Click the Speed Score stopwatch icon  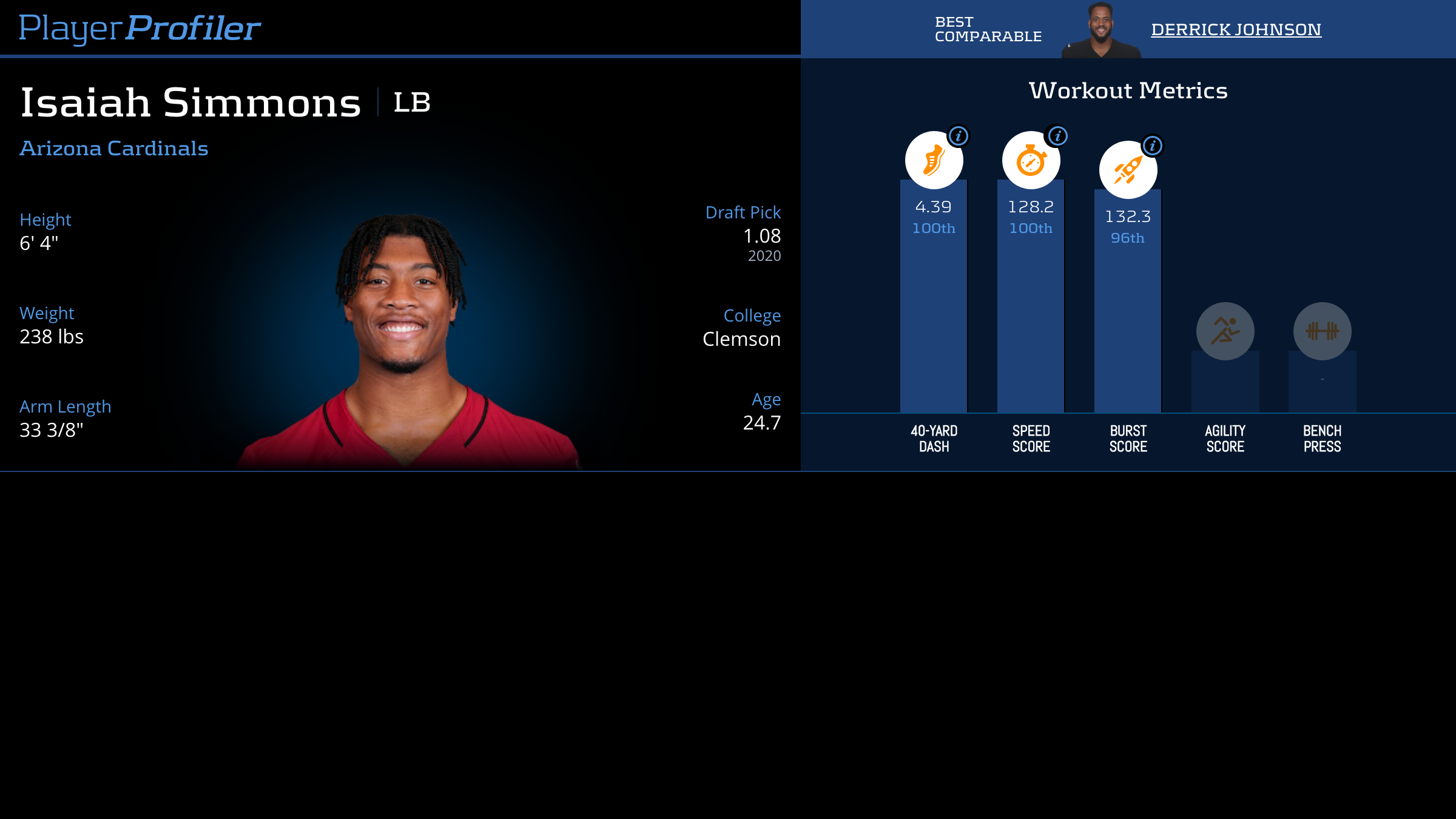1030,161
